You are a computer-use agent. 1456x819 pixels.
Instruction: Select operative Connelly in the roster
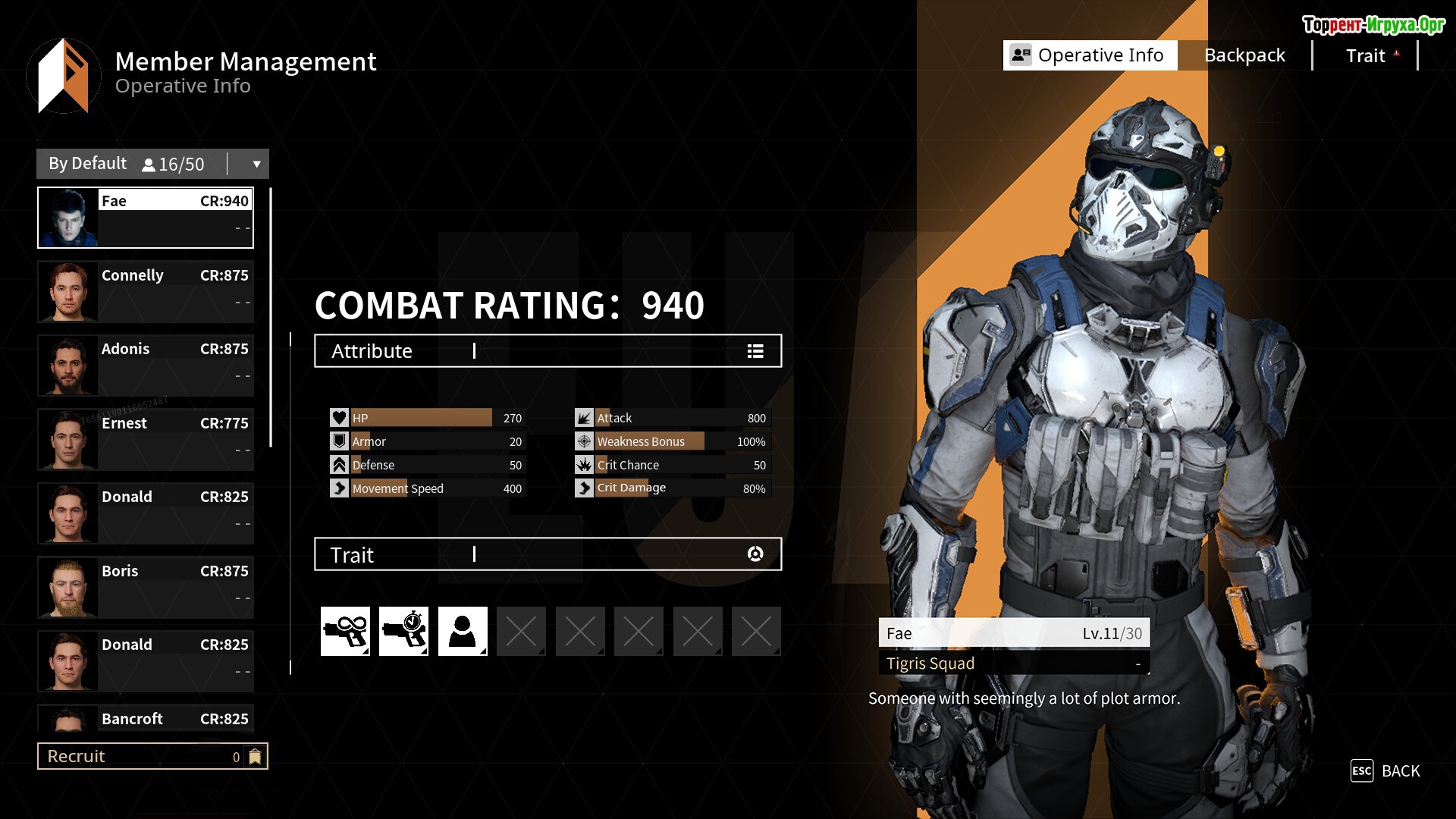click(146, 291)
